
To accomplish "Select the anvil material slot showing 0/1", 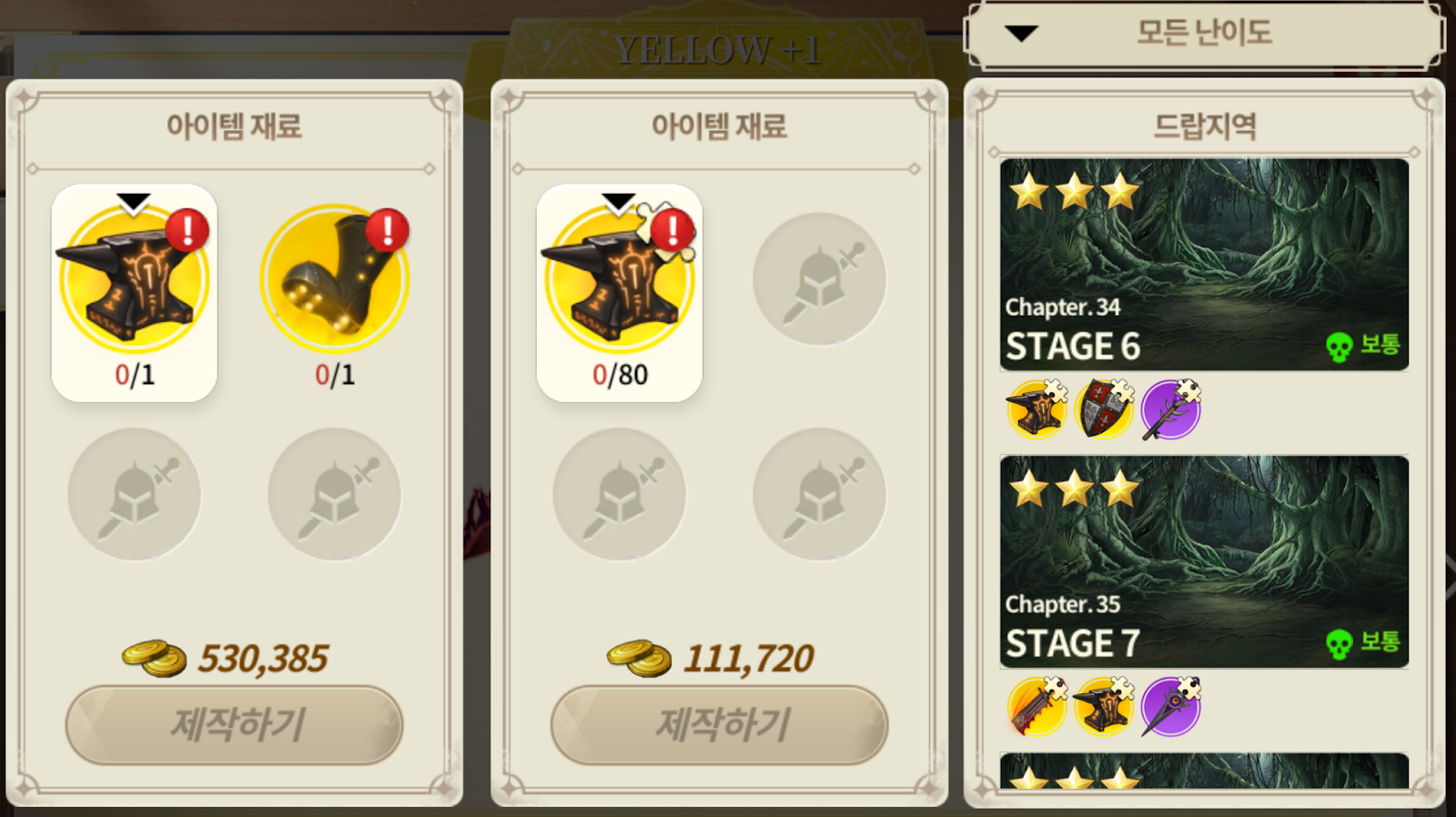I will [135, 292].
